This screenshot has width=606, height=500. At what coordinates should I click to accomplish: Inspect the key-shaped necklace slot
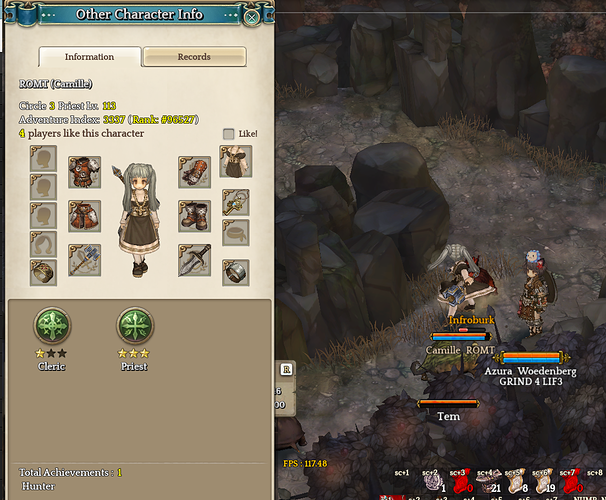click(236, 202)
